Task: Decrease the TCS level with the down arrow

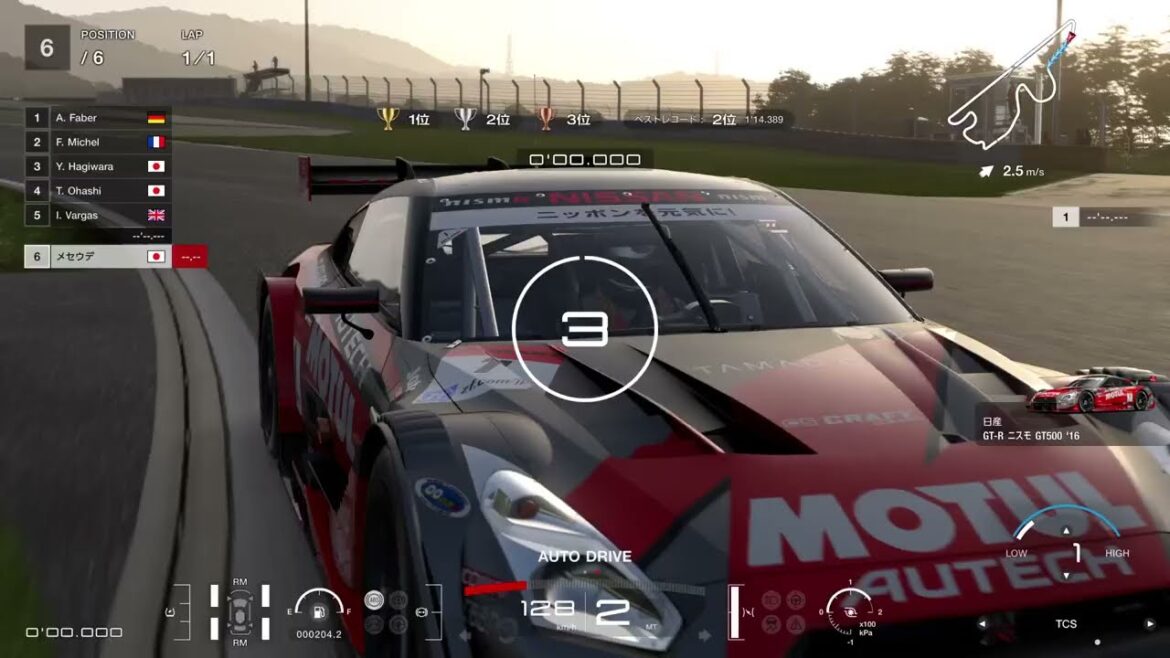Action: pyautogui.click(x=1066, y=575)
